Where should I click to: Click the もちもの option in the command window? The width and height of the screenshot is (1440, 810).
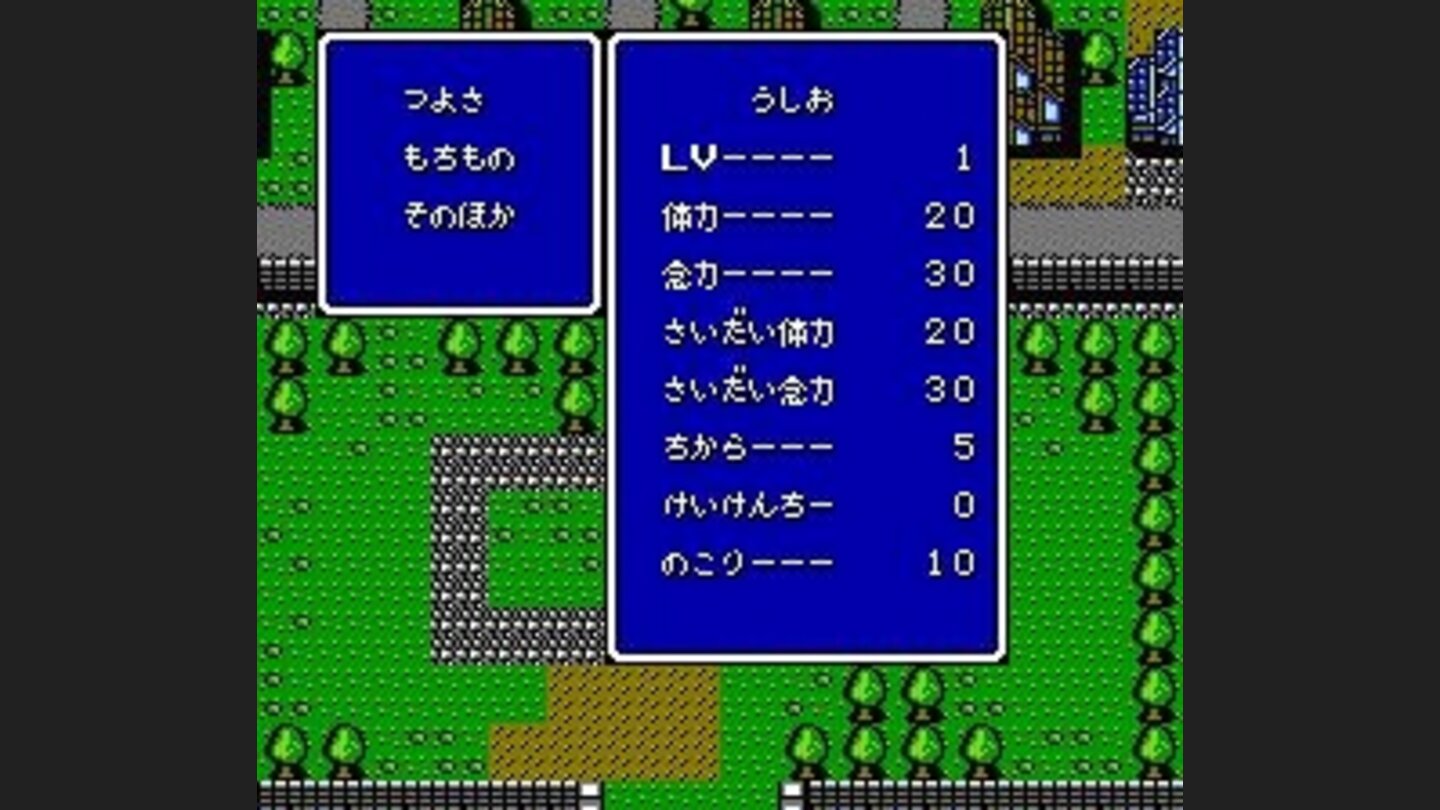tap(460, 158)
